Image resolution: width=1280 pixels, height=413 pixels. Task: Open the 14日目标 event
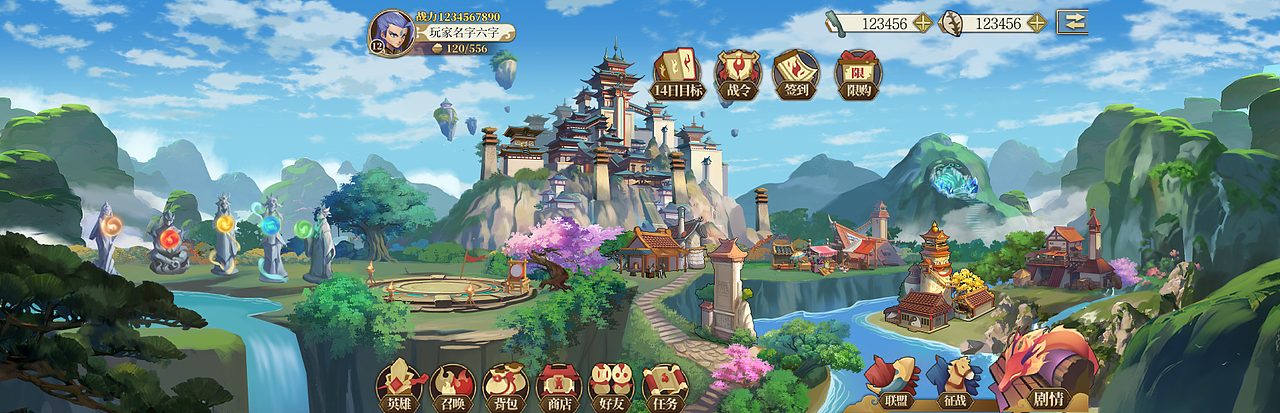pyautogui.click(x=678, y=74)
